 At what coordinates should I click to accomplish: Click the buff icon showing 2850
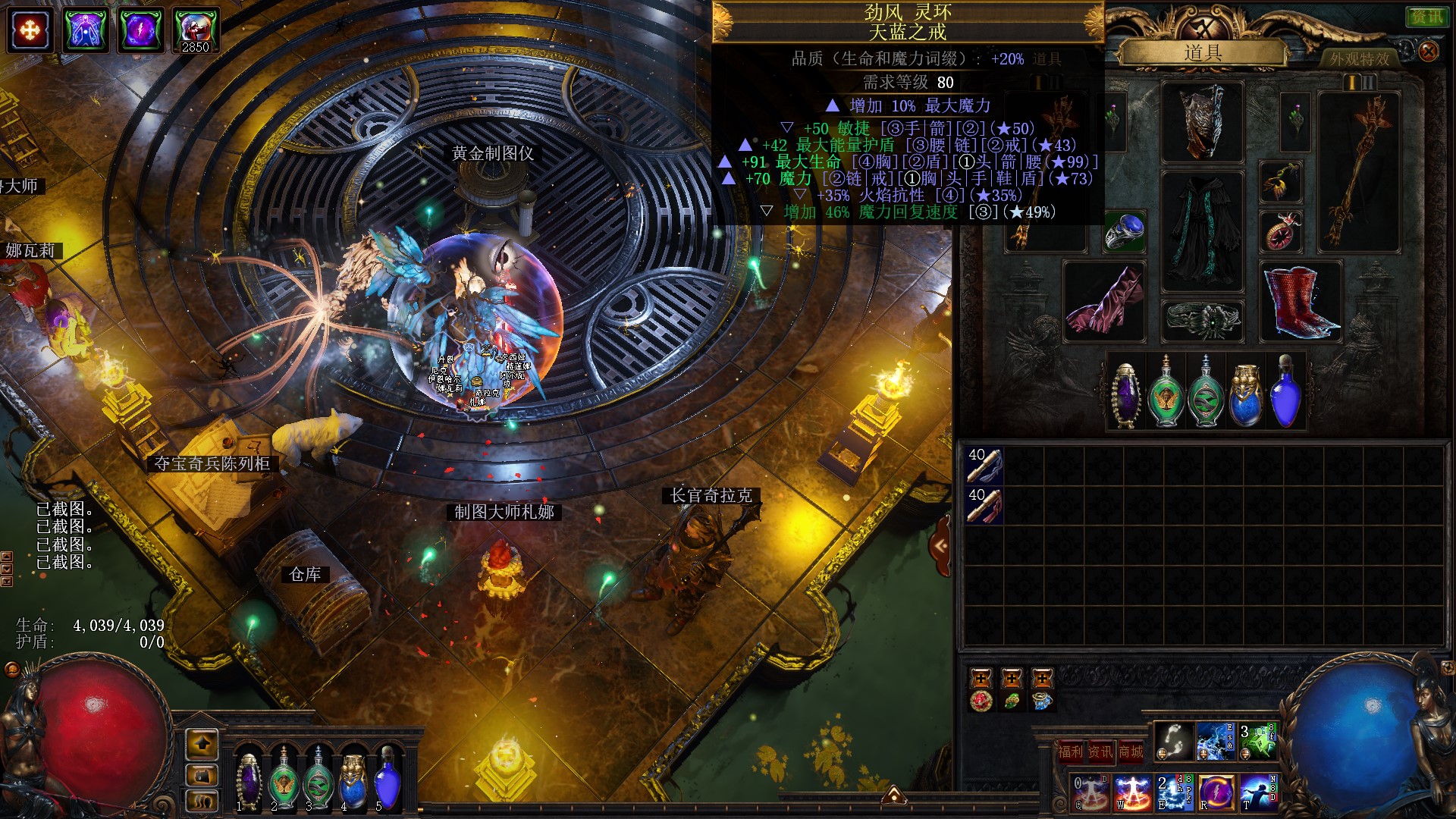pos(196,30)
